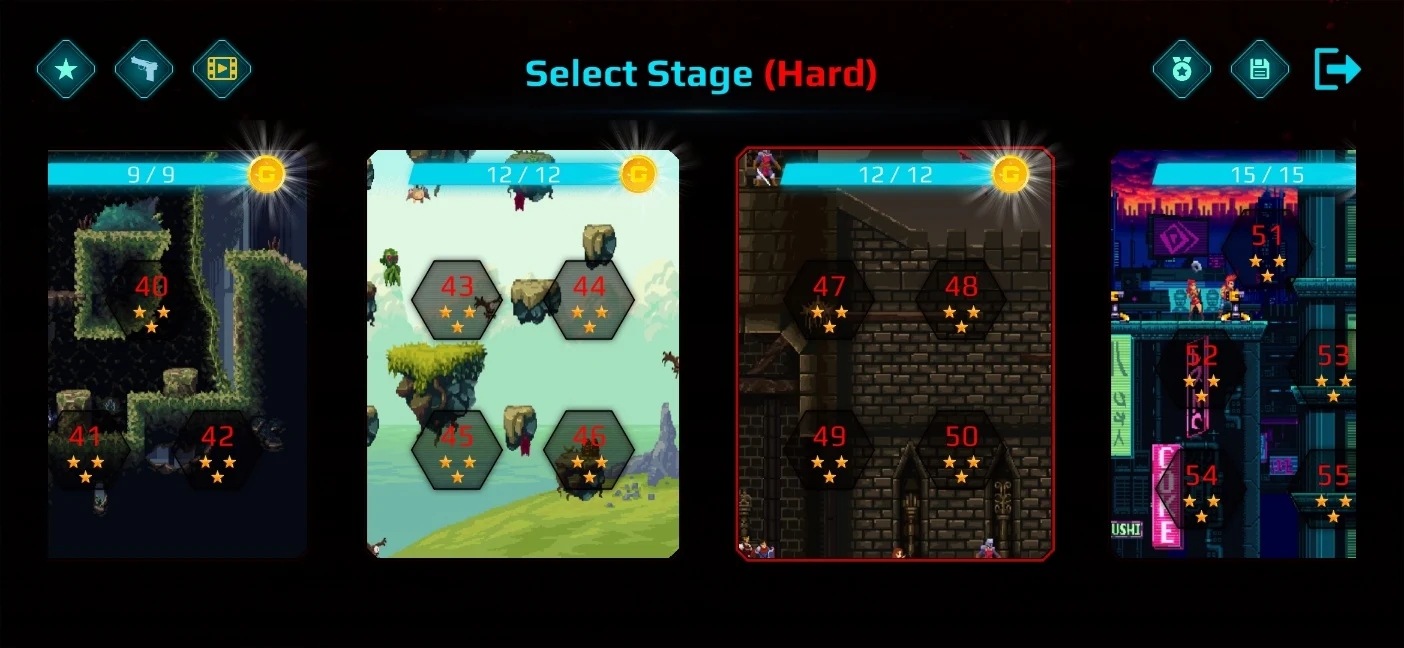Select stage 48
Image resolution: width=1404 pixels, height=648 pixels.
pos(961,299)
